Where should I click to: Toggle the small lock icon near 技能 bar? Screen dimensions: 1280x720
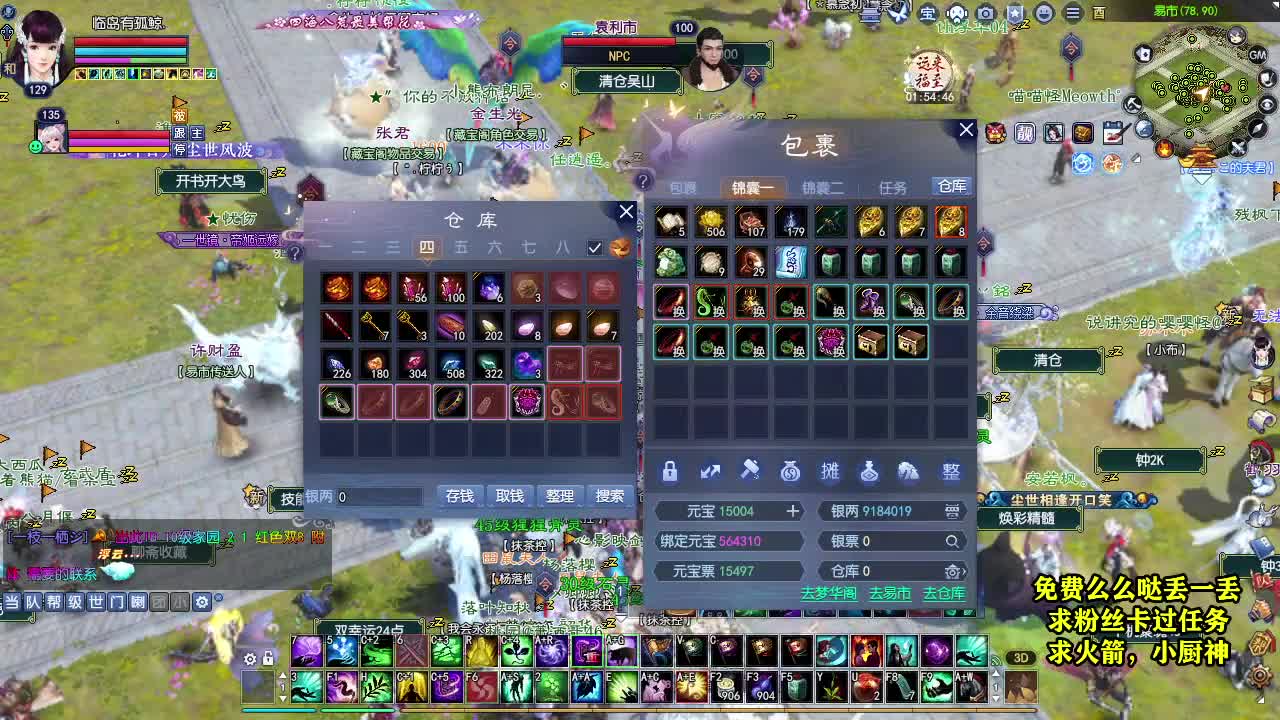267,660
